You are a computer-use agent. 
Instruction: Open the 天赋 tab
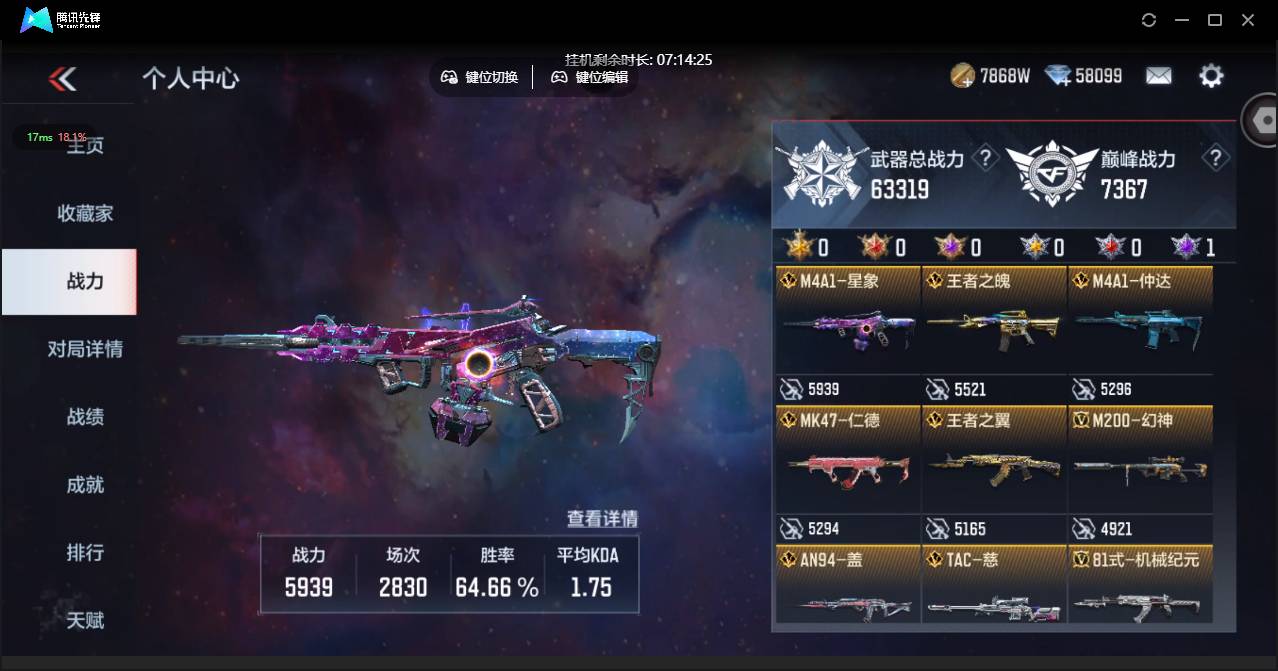pos(85,620)
